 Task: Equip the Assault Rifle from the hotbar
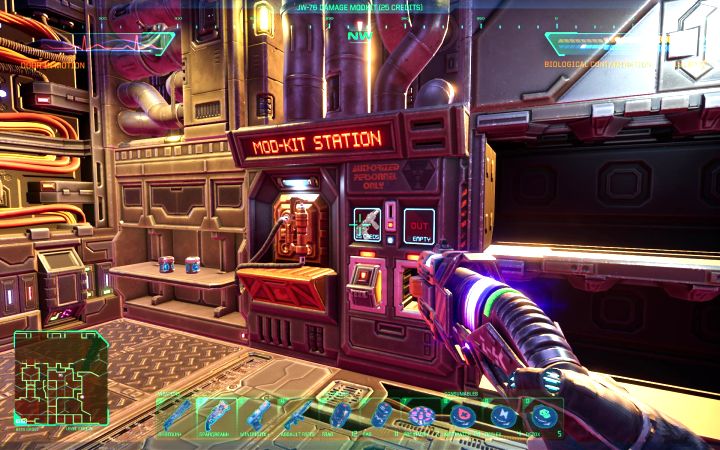298,414
